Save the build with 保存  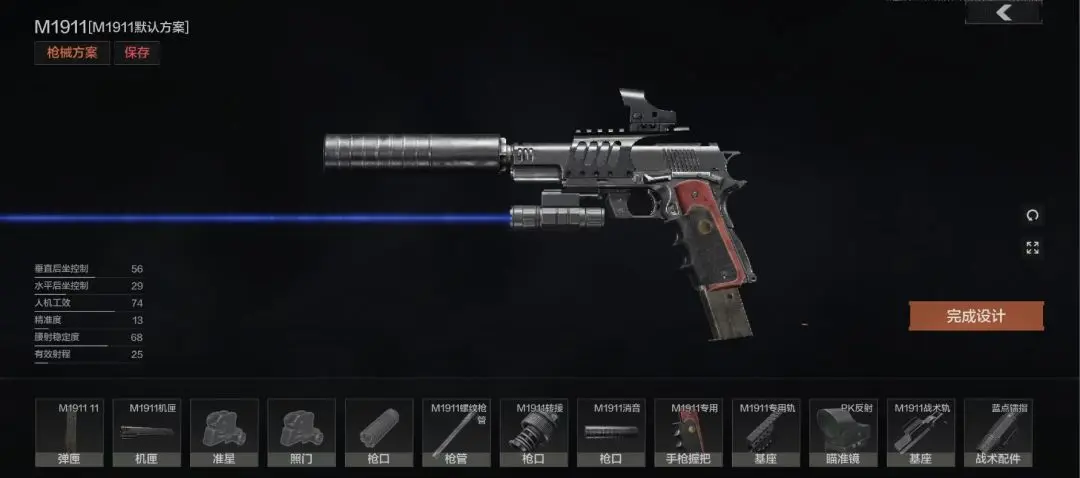coord(137,53)
